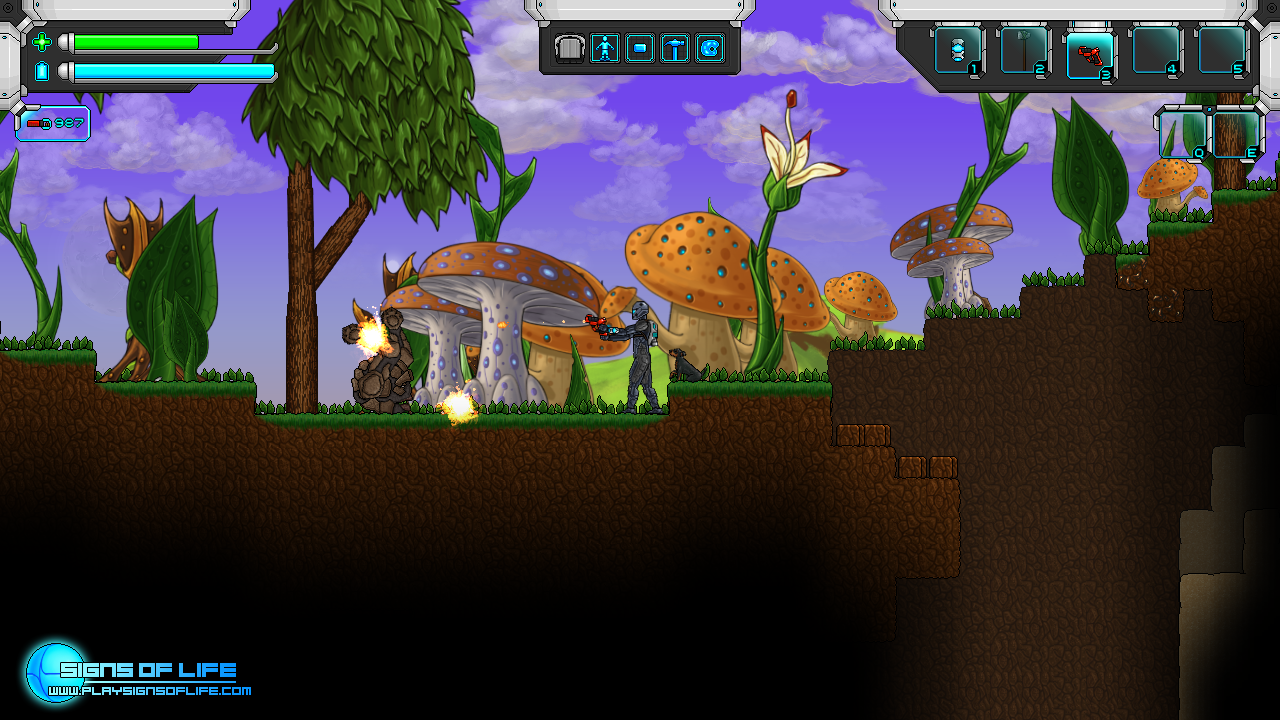The height and width of the screenshot is (720, 1280).
Task: Click the blue ingot icon
Action: [640, 48]
